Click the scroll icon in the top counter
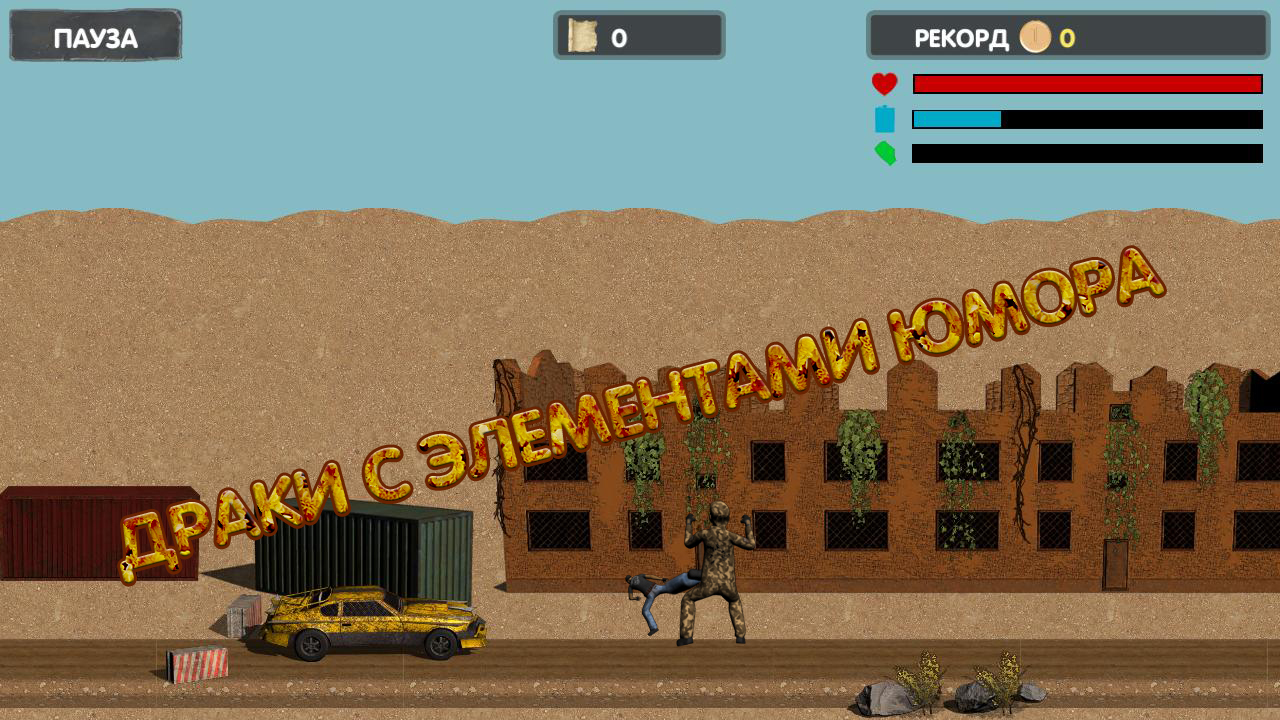Image resolution: width=1280 pixels, height=720 pixels. (584, 36)
